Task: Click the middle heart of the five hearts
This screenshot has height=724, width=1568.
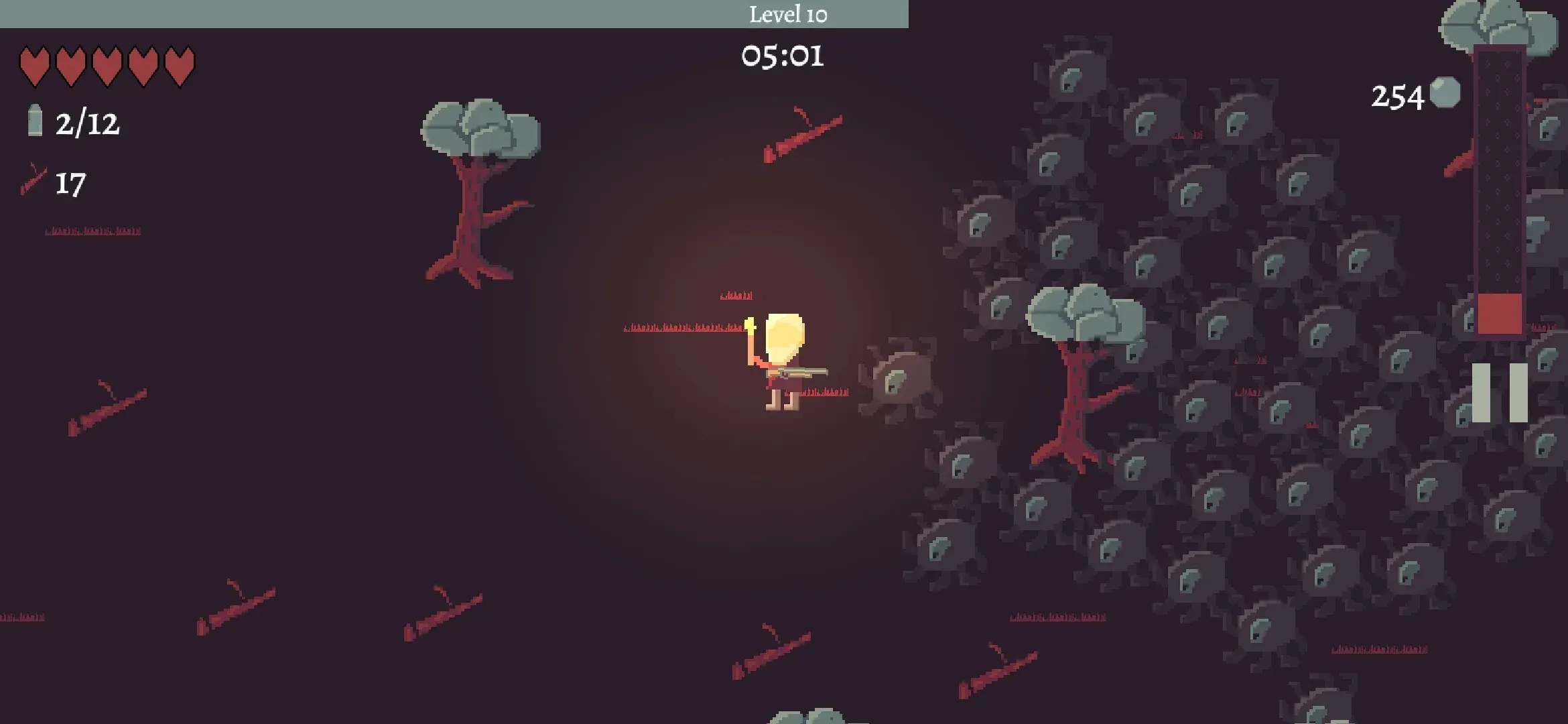Action: click(106, 65)
